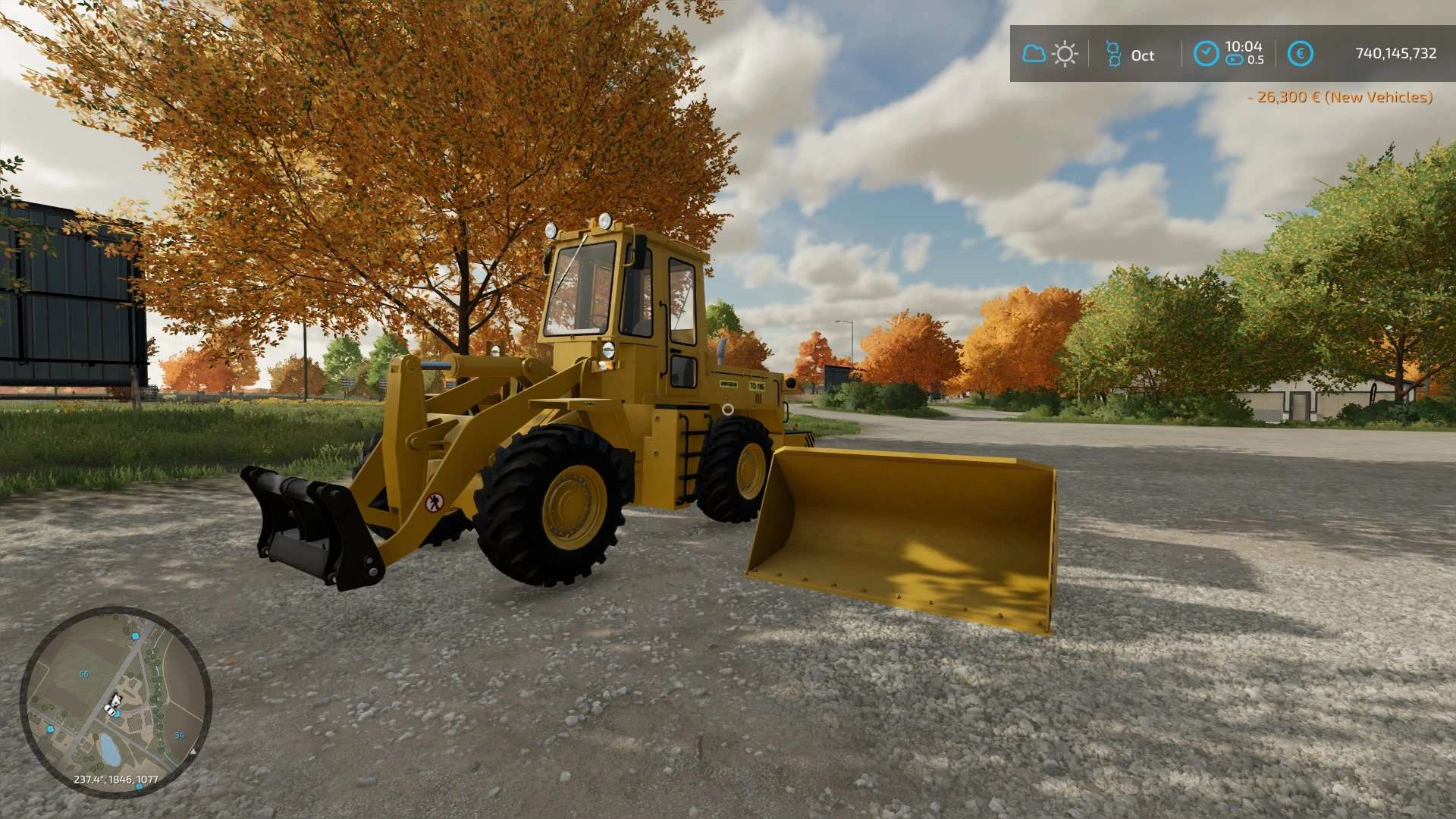
Task: Click the weather forecast cloud icon
Action: pyautogui.click(x=1034, y=54)
